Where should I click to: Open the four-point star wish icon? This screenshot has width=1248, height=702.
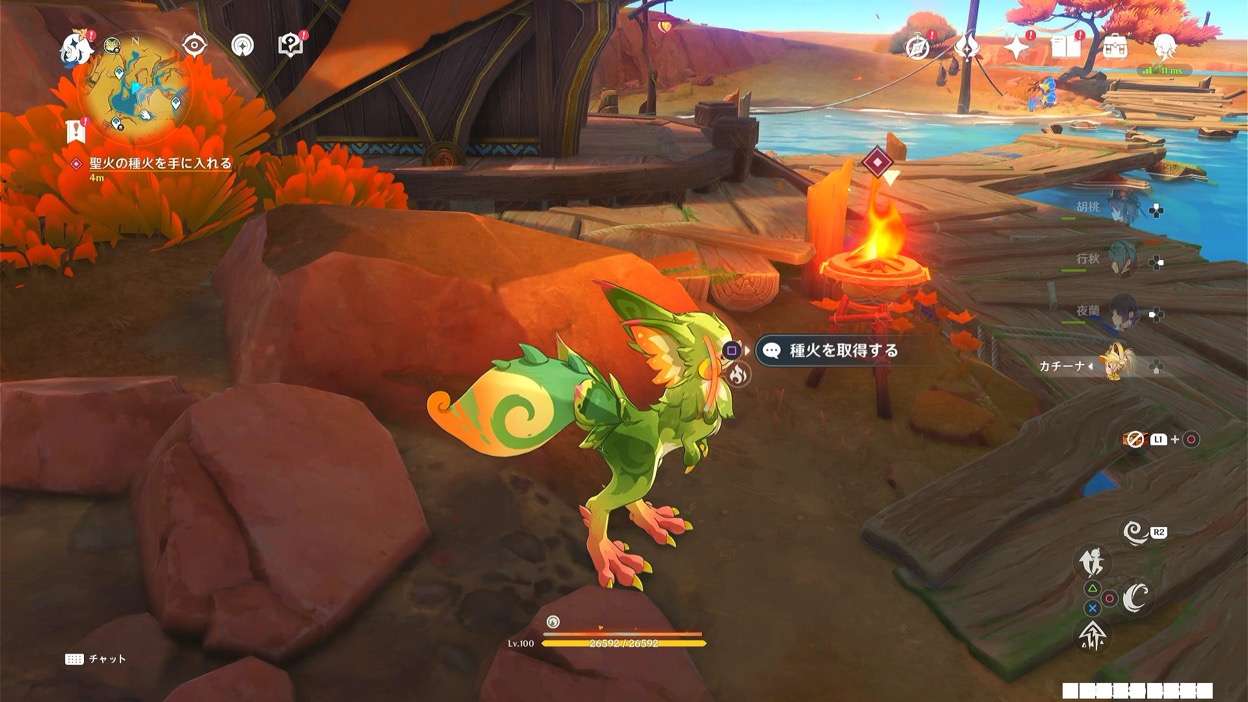[x=1017, y=47]
